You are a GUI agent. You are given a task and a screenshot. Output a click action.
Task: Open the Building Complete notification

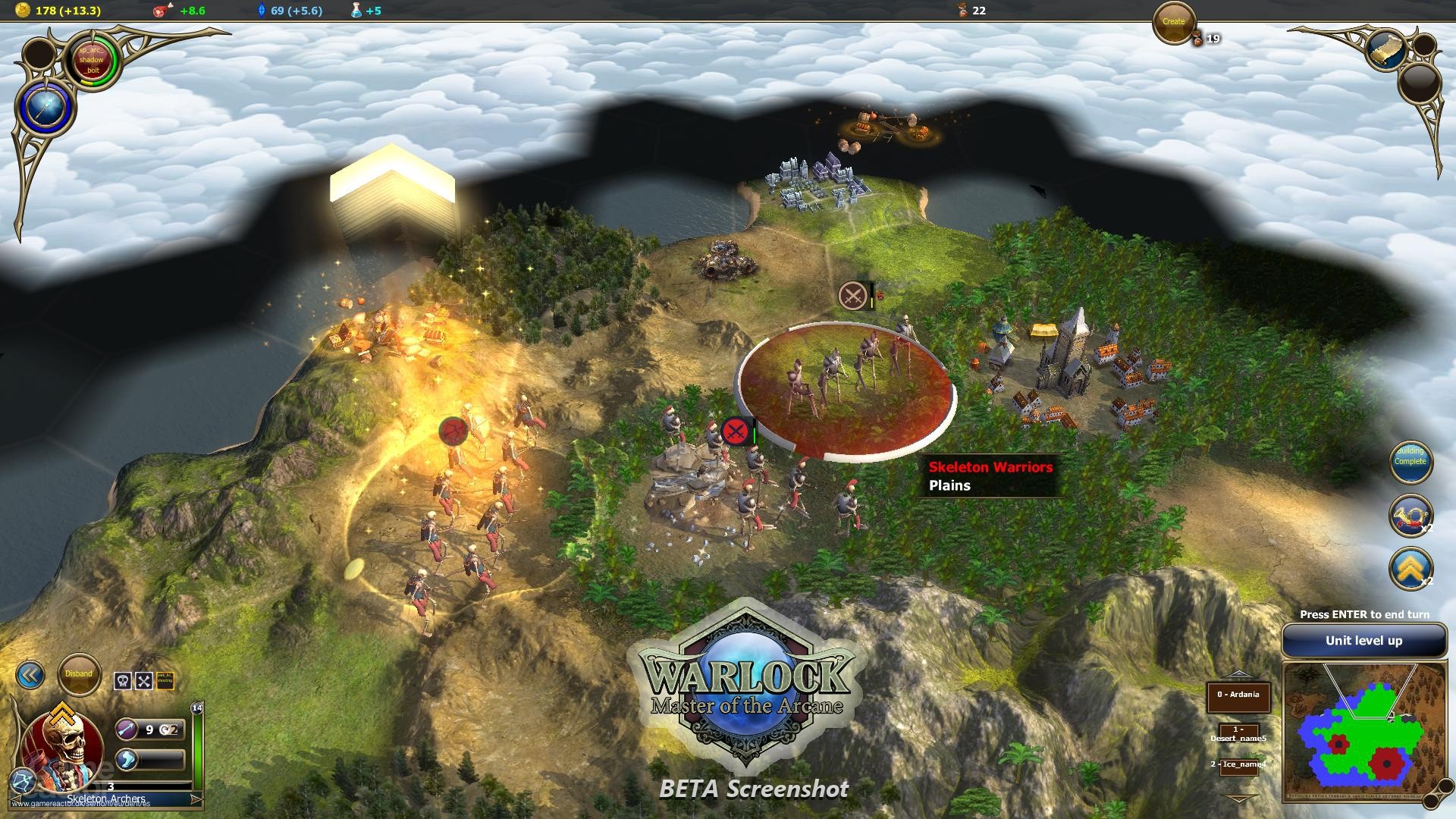[x=1410, y=460]
